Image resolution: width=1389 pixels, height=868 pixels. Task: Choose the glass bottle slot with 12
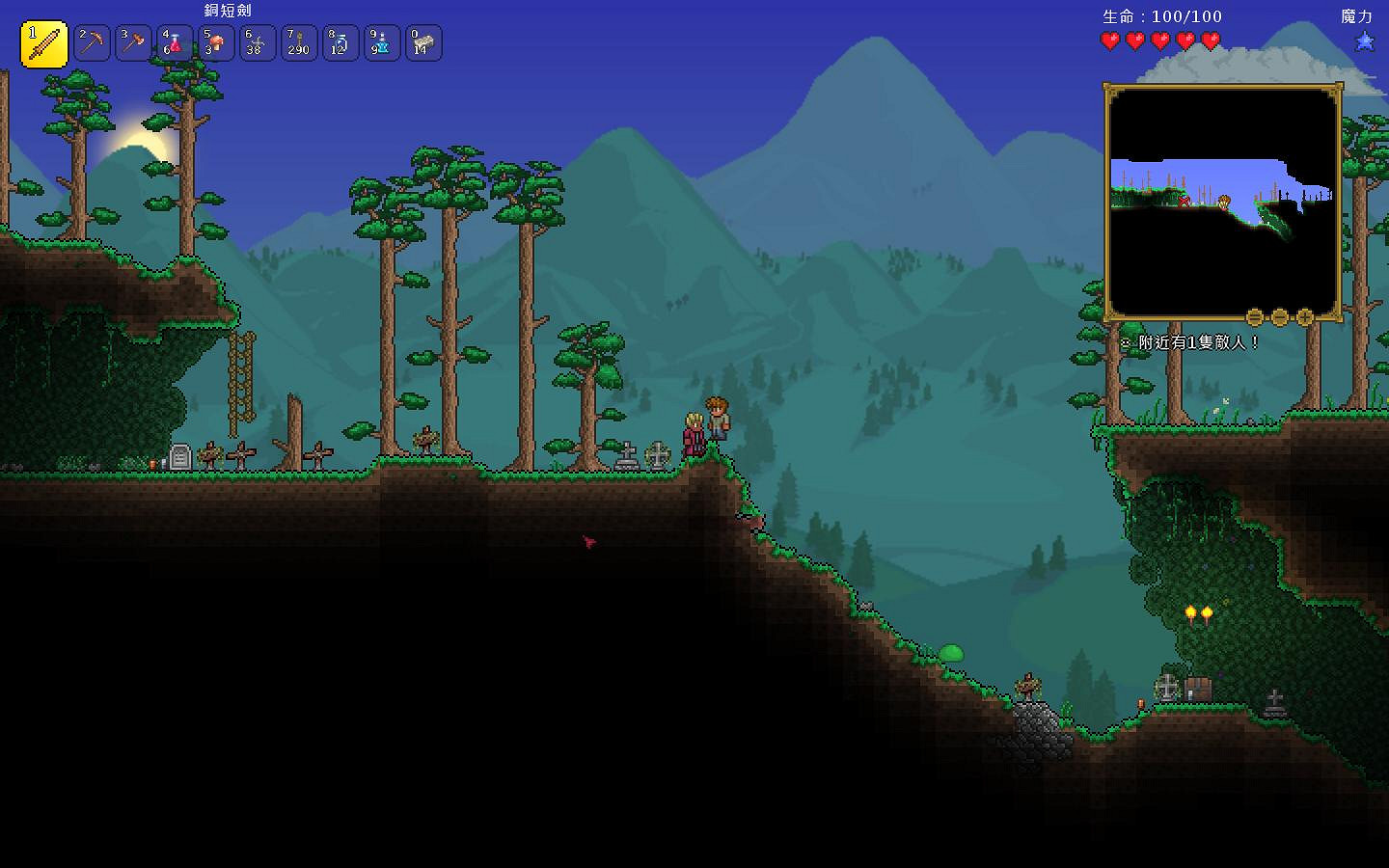click(340, 43)
